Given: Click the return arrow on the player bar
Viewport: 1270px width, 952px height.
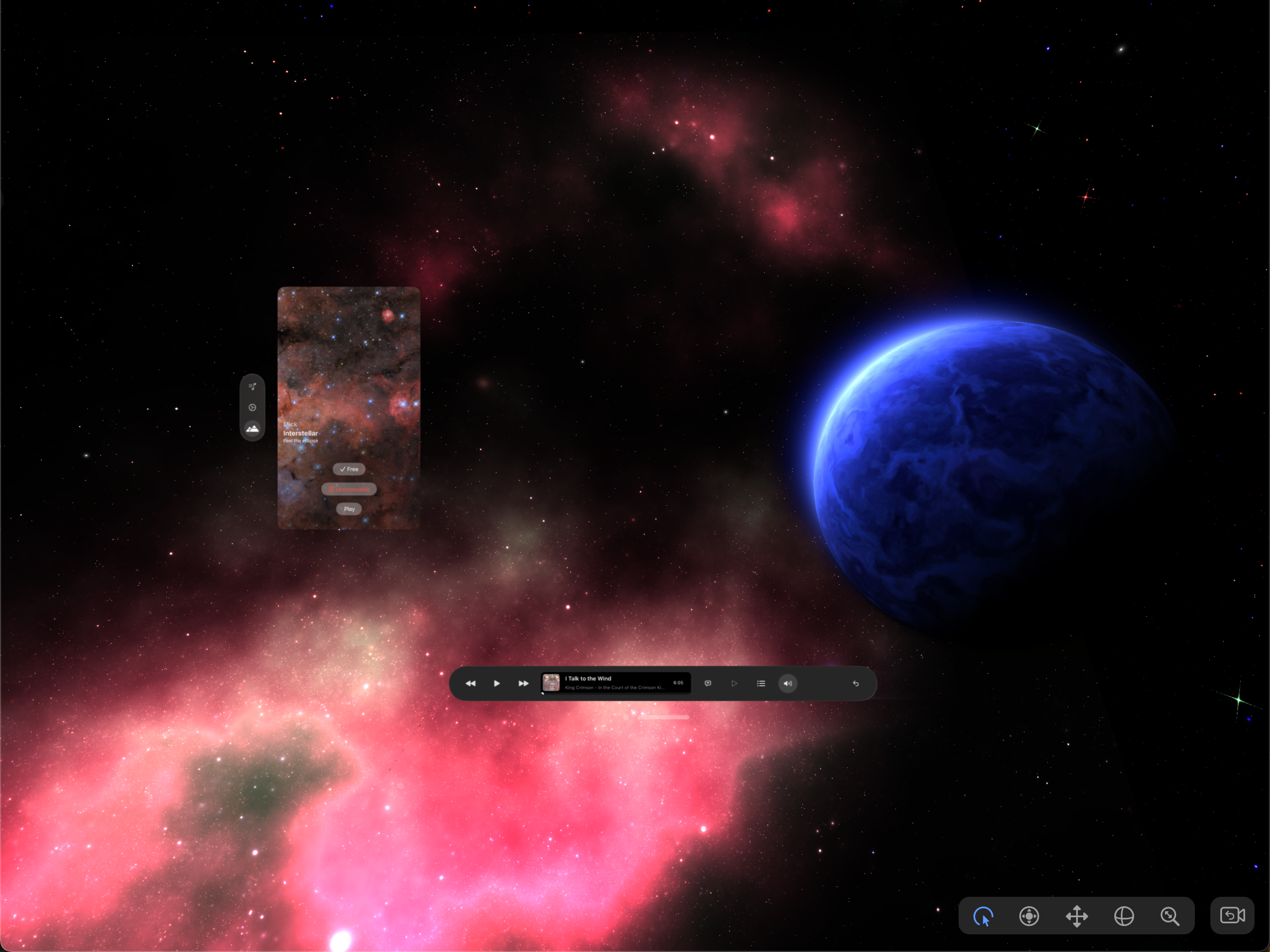Looking at the screenshot, I should (x=855, y=683).
